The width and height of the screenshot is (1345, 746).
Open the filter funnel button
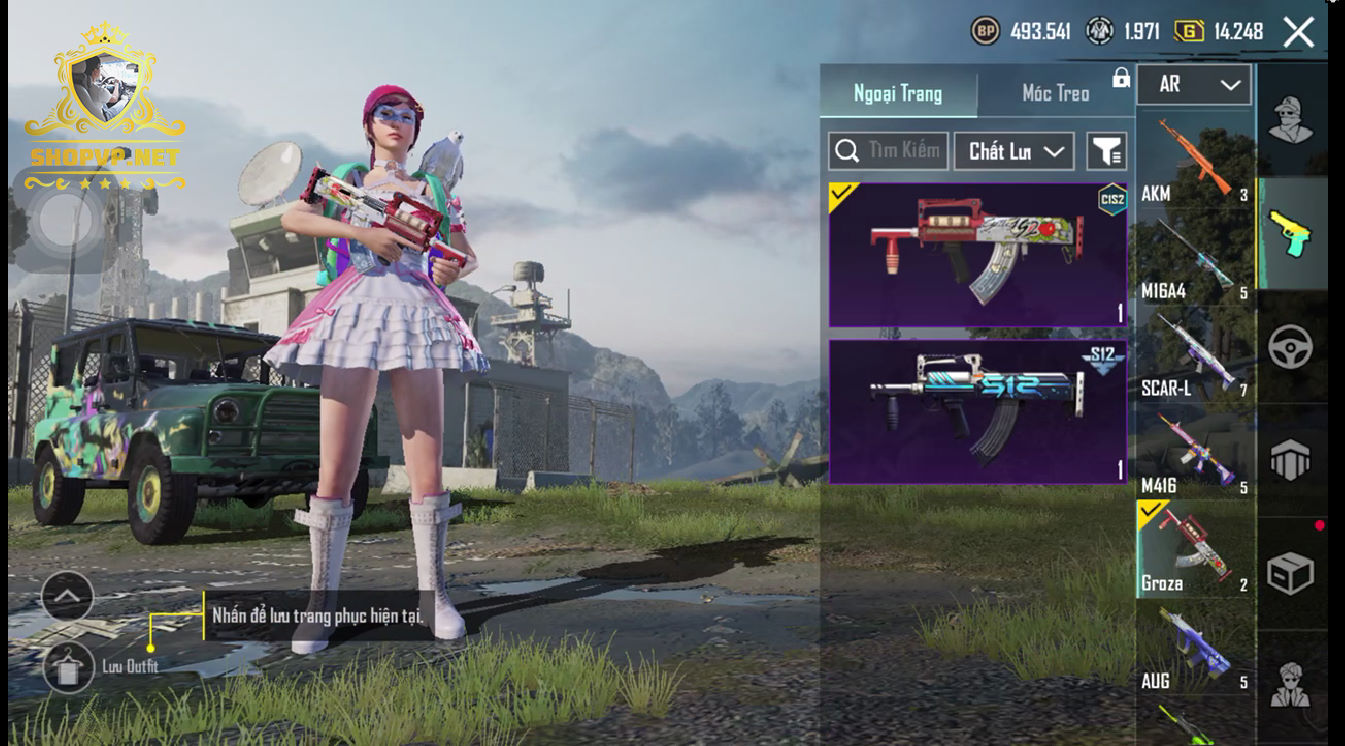click(1106, 151)
